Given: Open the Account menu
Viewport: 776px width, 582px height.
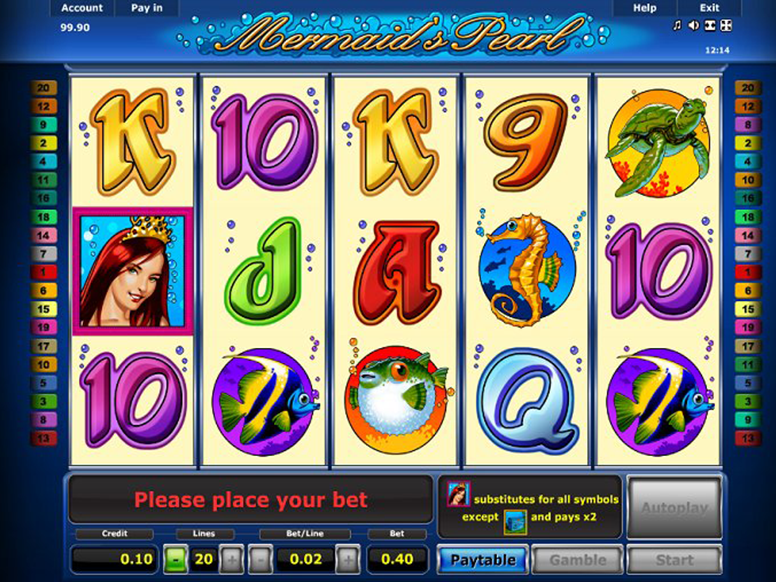Looking at the screenshot, I should point(81,8).
